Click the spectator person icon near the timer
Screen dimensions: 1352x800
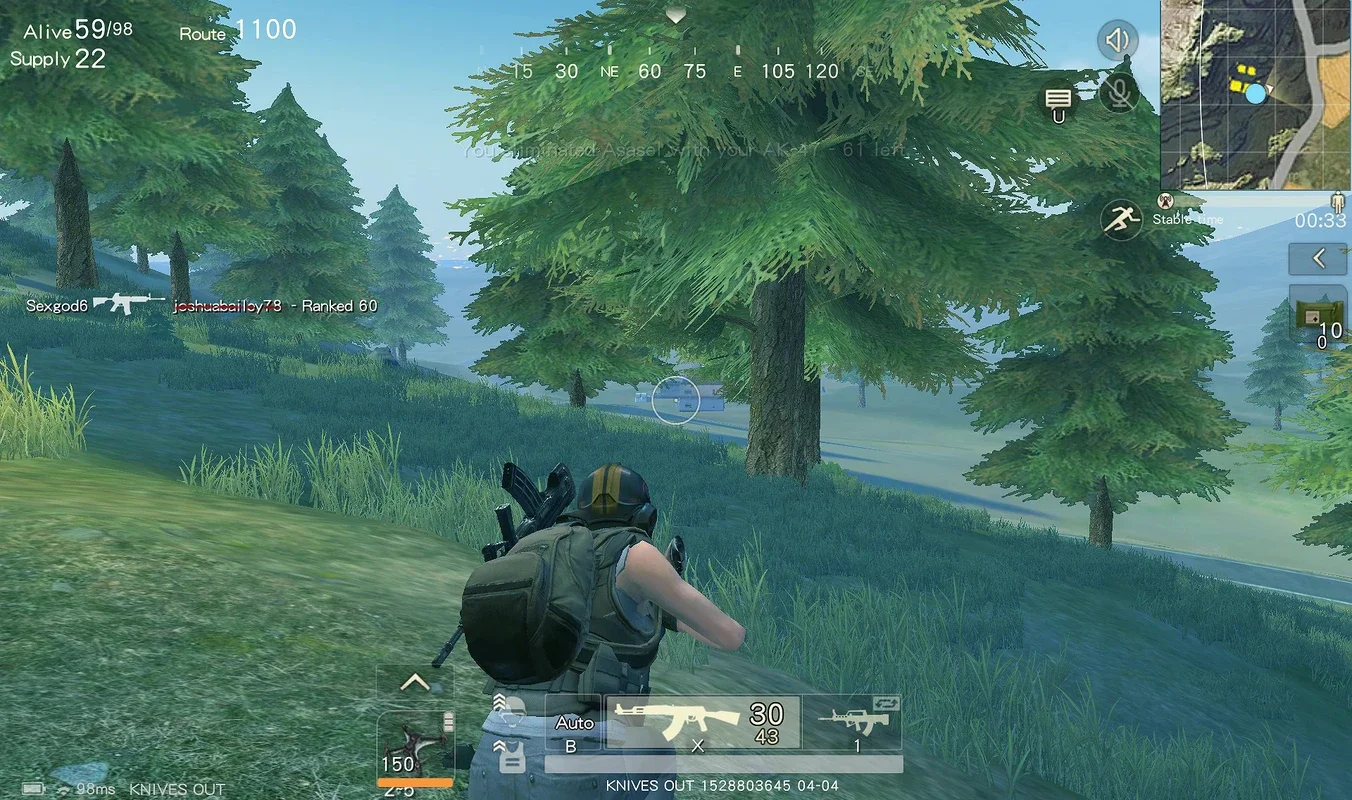(1337, 200)
